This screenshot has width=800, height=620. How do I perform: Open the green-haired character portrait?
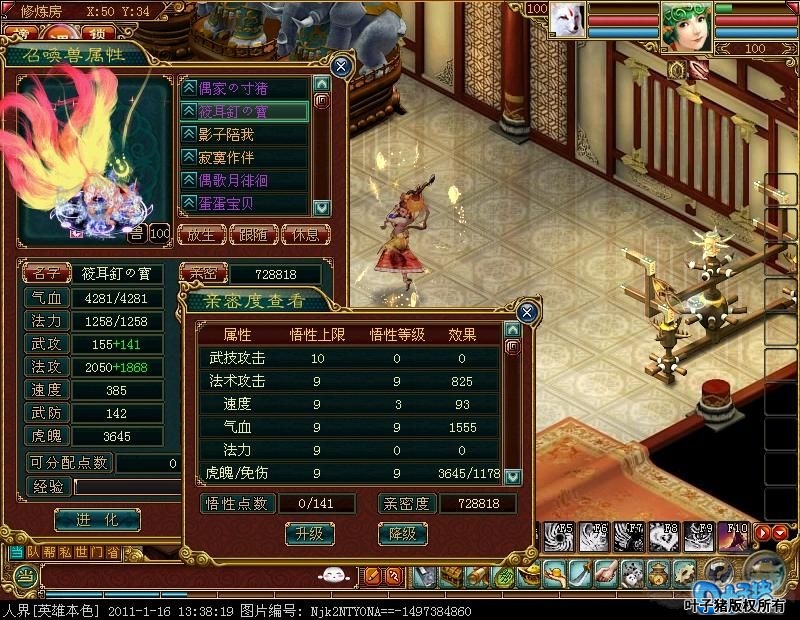tap(685, 25)
